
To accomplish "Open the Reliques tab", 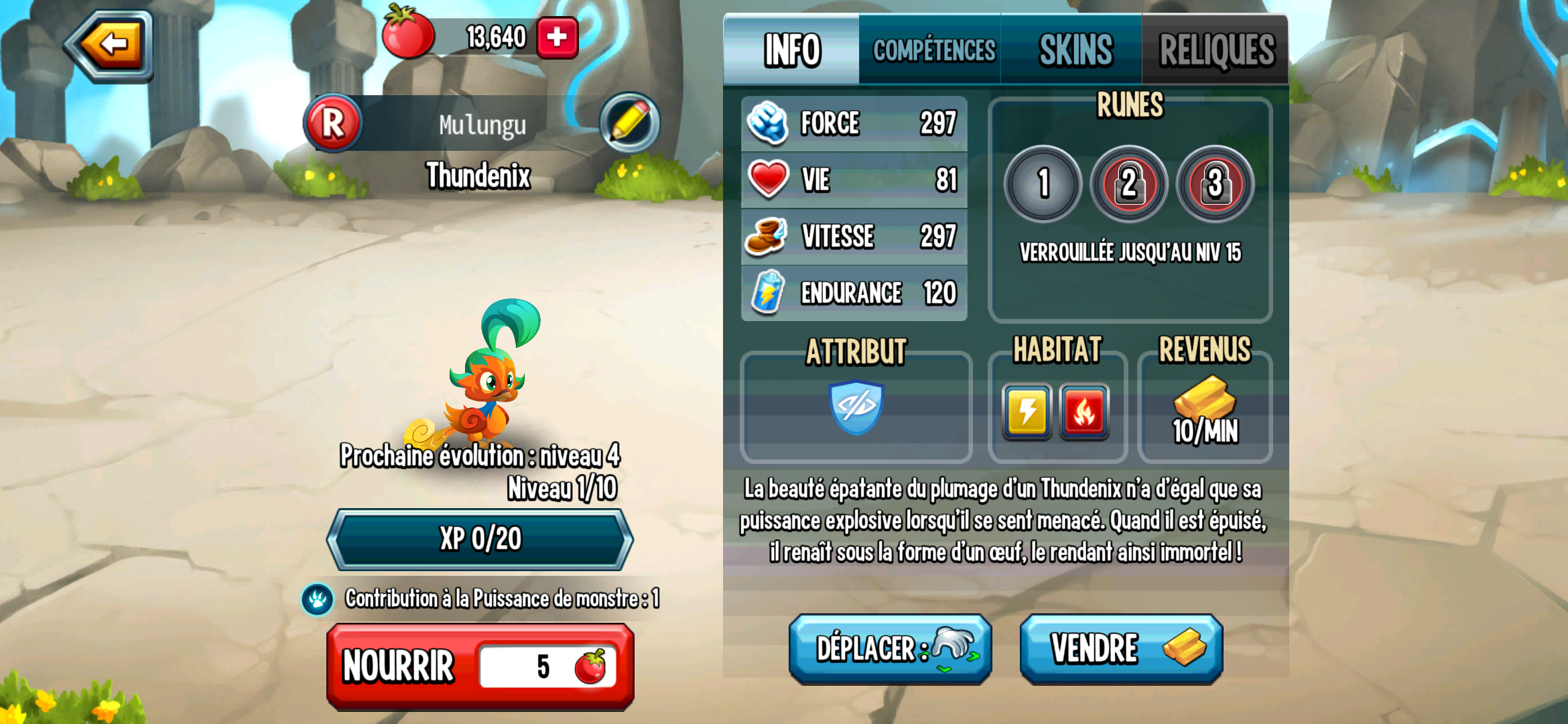I will (x=1216, y=50).
